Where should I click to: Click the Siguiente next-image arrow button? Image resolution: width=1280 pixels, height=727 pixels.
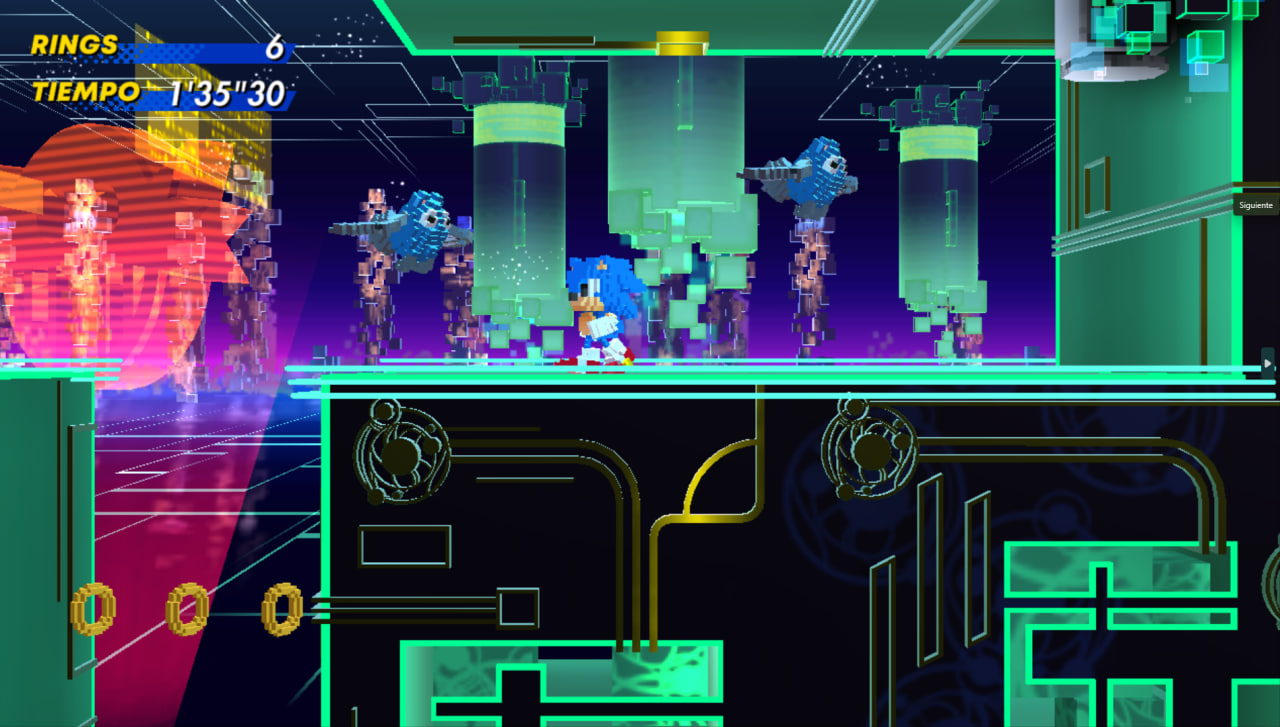click(x=1268, y=363)
